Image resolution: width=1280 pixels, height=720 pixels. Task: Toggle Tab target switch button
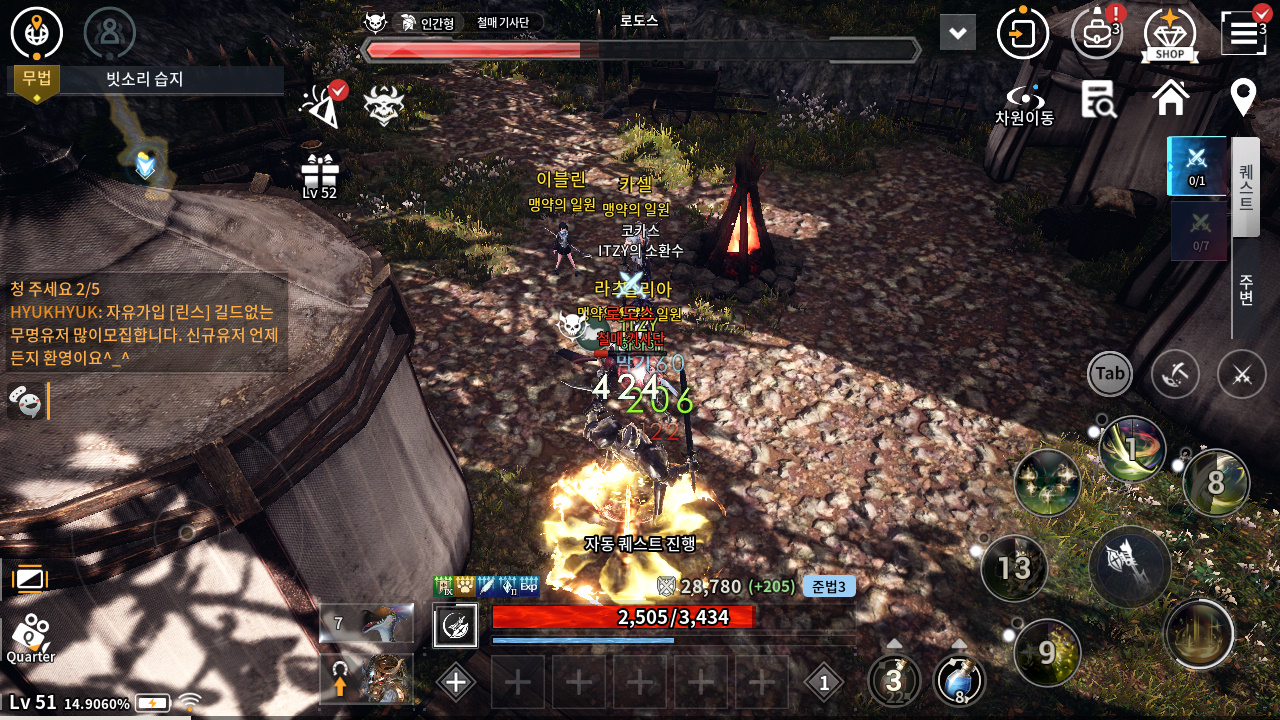click(x=1110, y=374)
